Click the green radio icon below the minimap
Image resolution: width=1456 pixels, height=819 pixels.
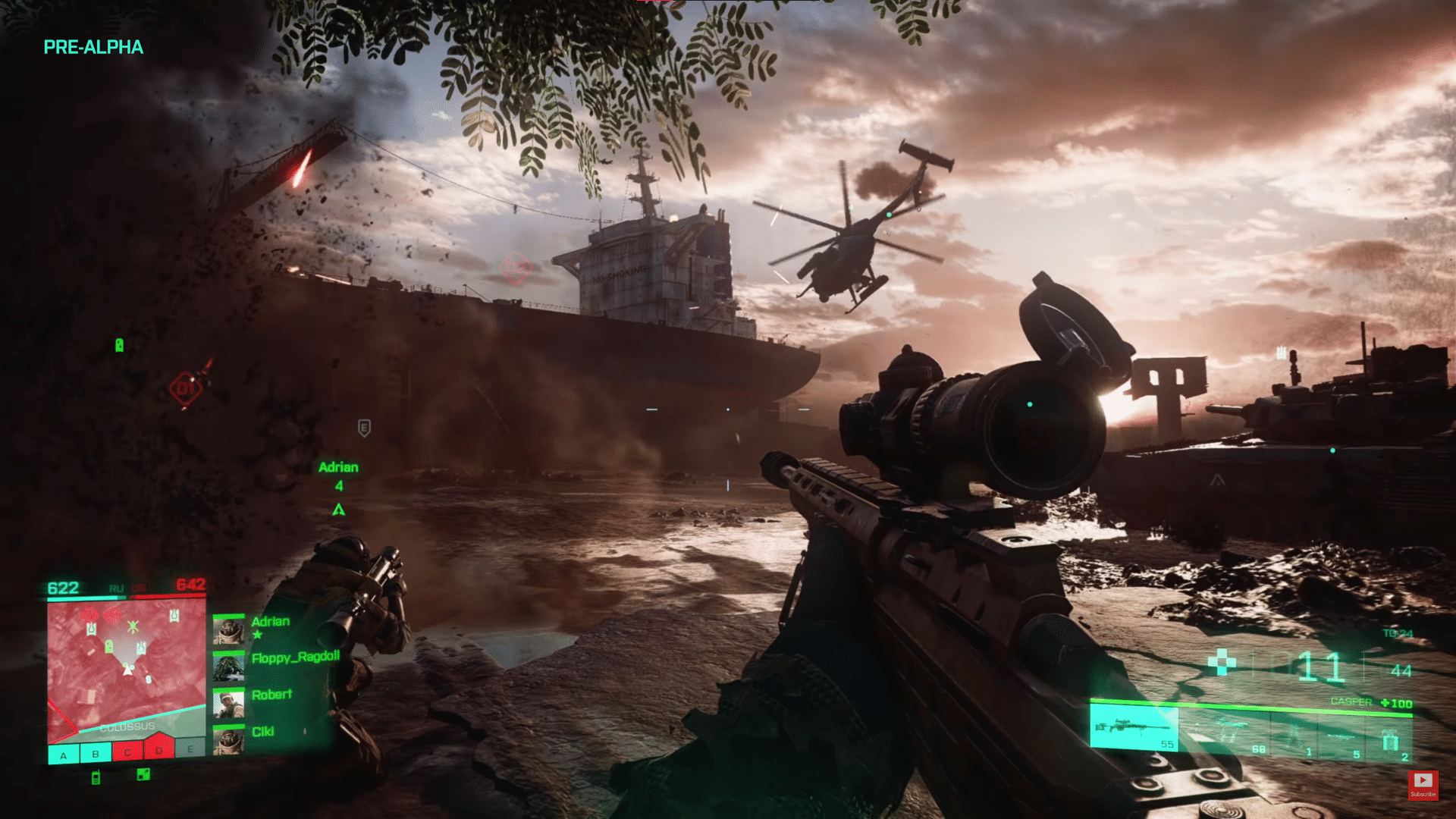pos(96,777)
